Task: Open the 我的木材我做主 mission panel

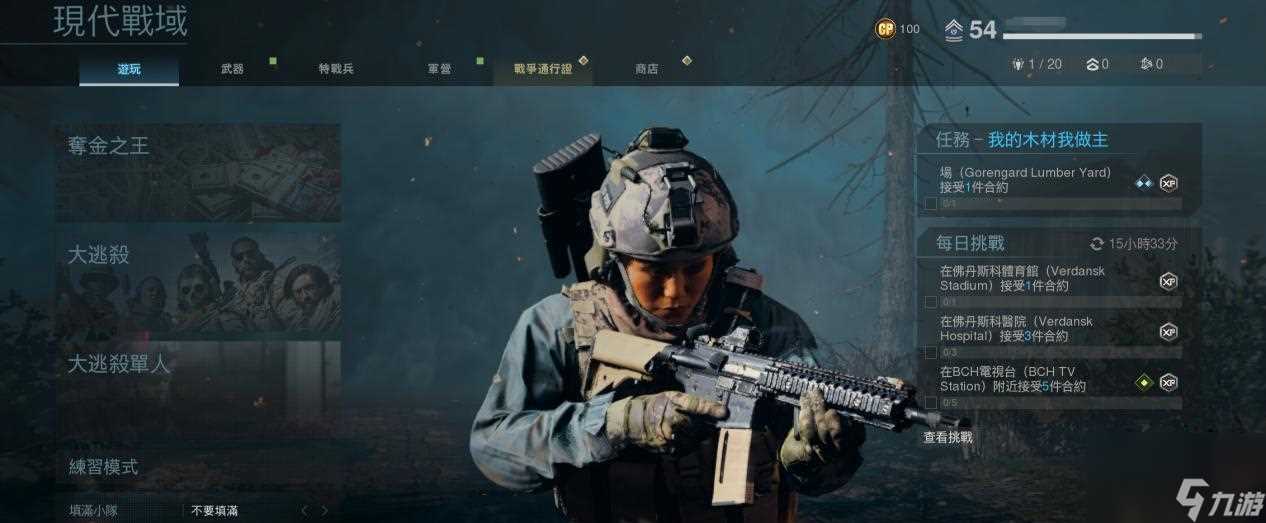Action: click(1058, 140)
